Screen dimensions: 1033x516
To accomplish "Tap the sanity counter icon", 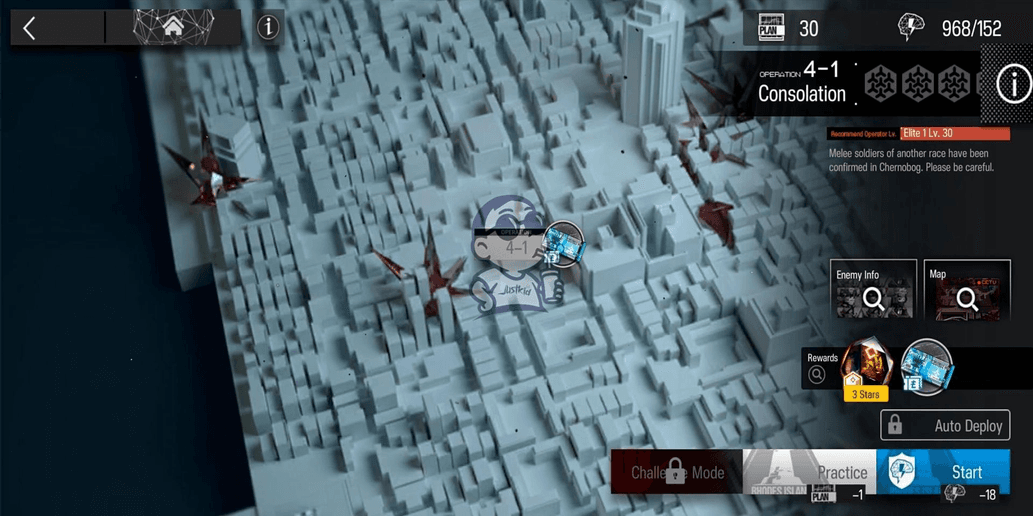I will (x=912, y=28).
